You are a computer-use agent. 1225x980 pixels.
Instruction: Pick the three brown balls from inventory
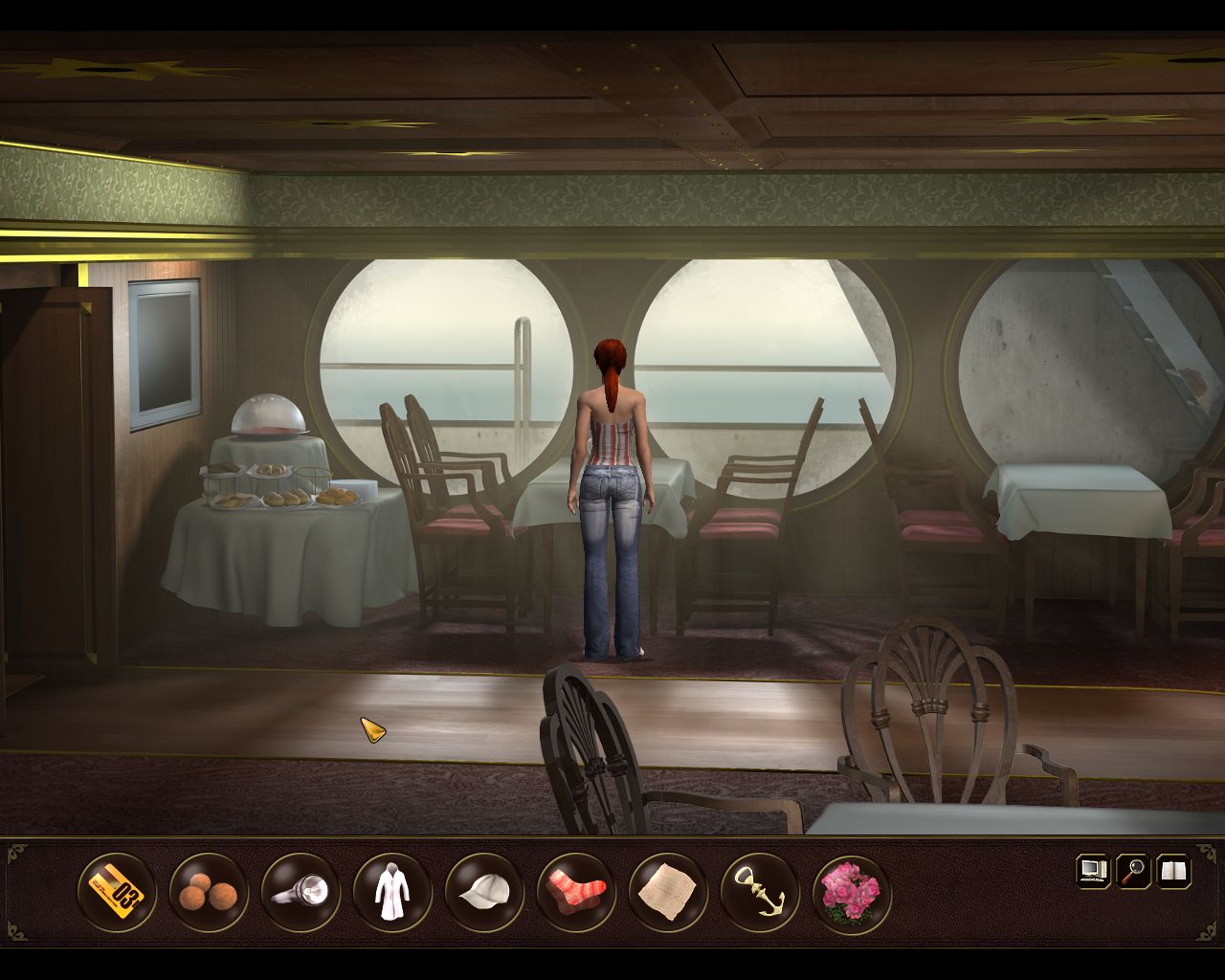[x=208, y=892]
